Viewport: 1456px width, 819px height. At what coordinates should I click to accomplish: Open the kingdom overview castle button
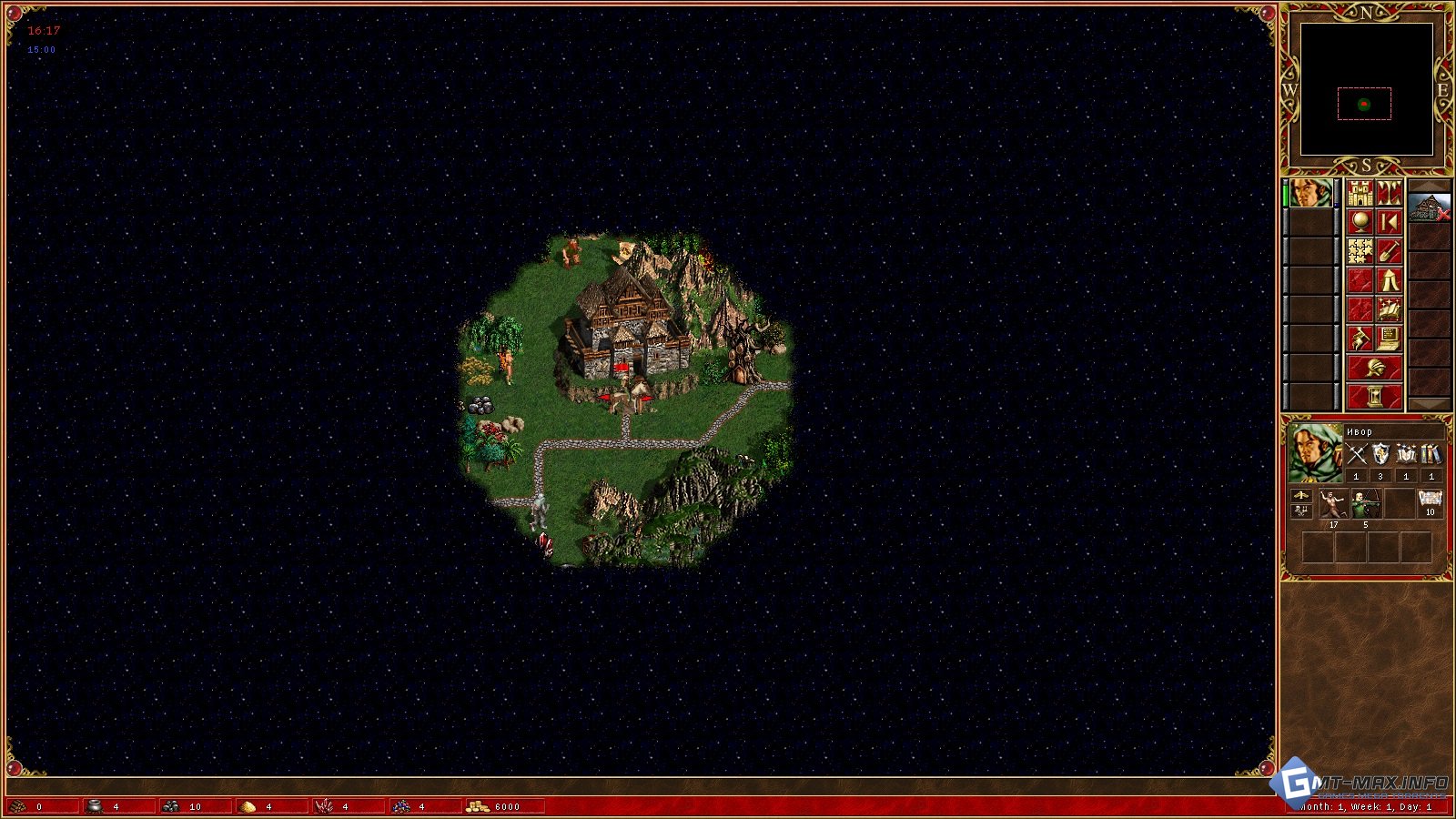(x=1360, y=194)
